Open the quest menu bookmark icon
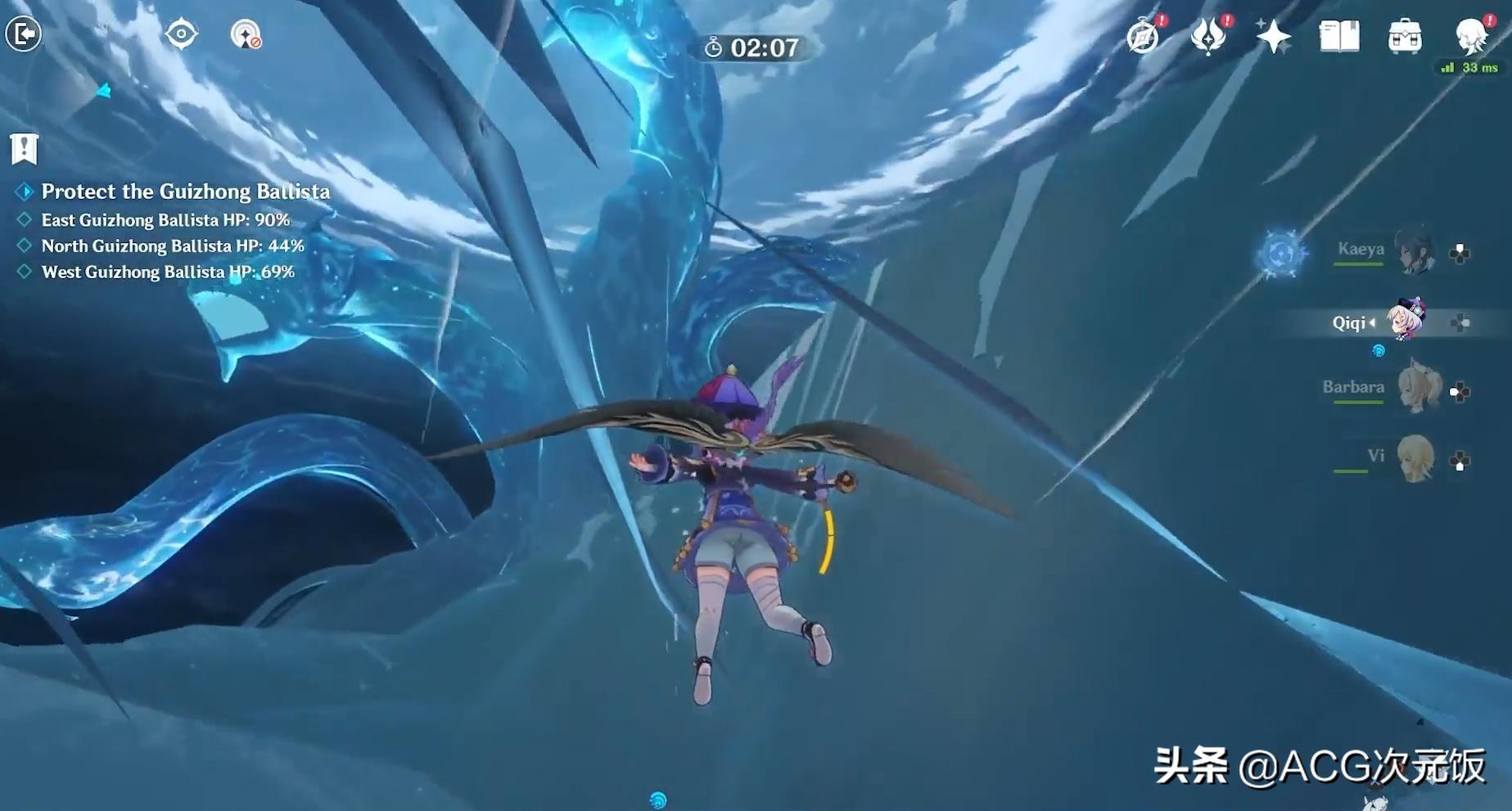The image size is (1512, 811). (25, 148)
